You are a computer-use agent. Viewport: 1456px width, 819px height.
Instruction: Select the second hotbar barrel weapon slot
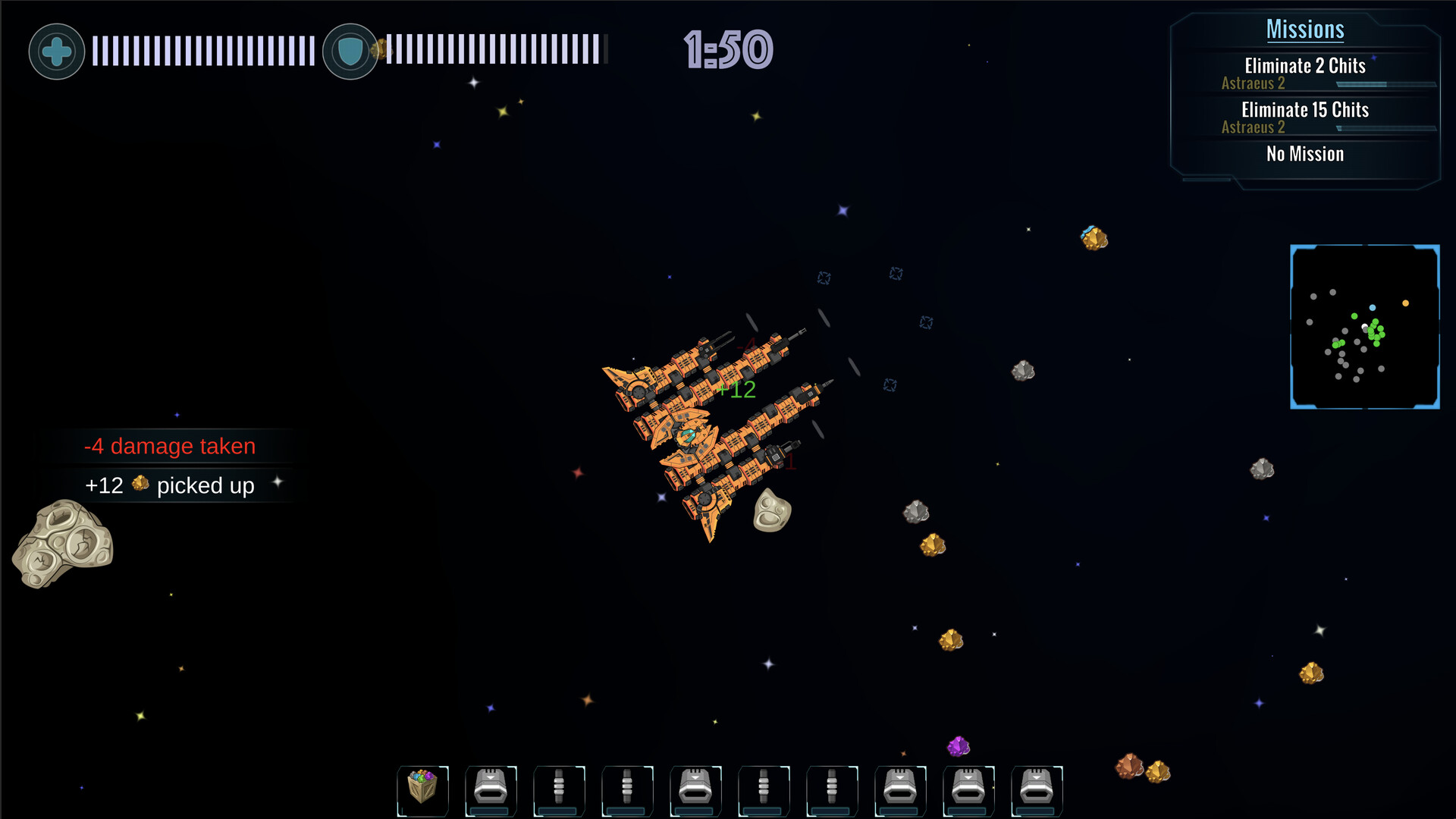(x=627, y=790)
